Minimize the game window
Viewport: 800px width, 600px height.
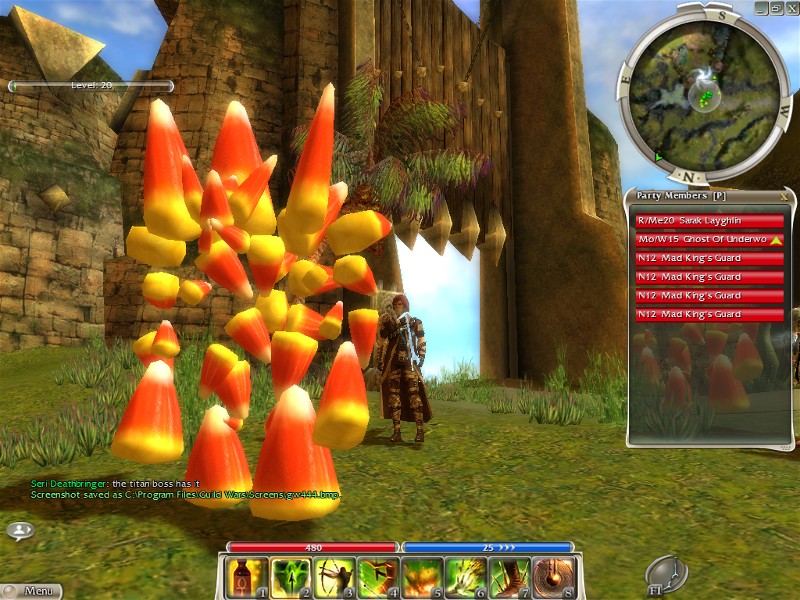point(762,7)
